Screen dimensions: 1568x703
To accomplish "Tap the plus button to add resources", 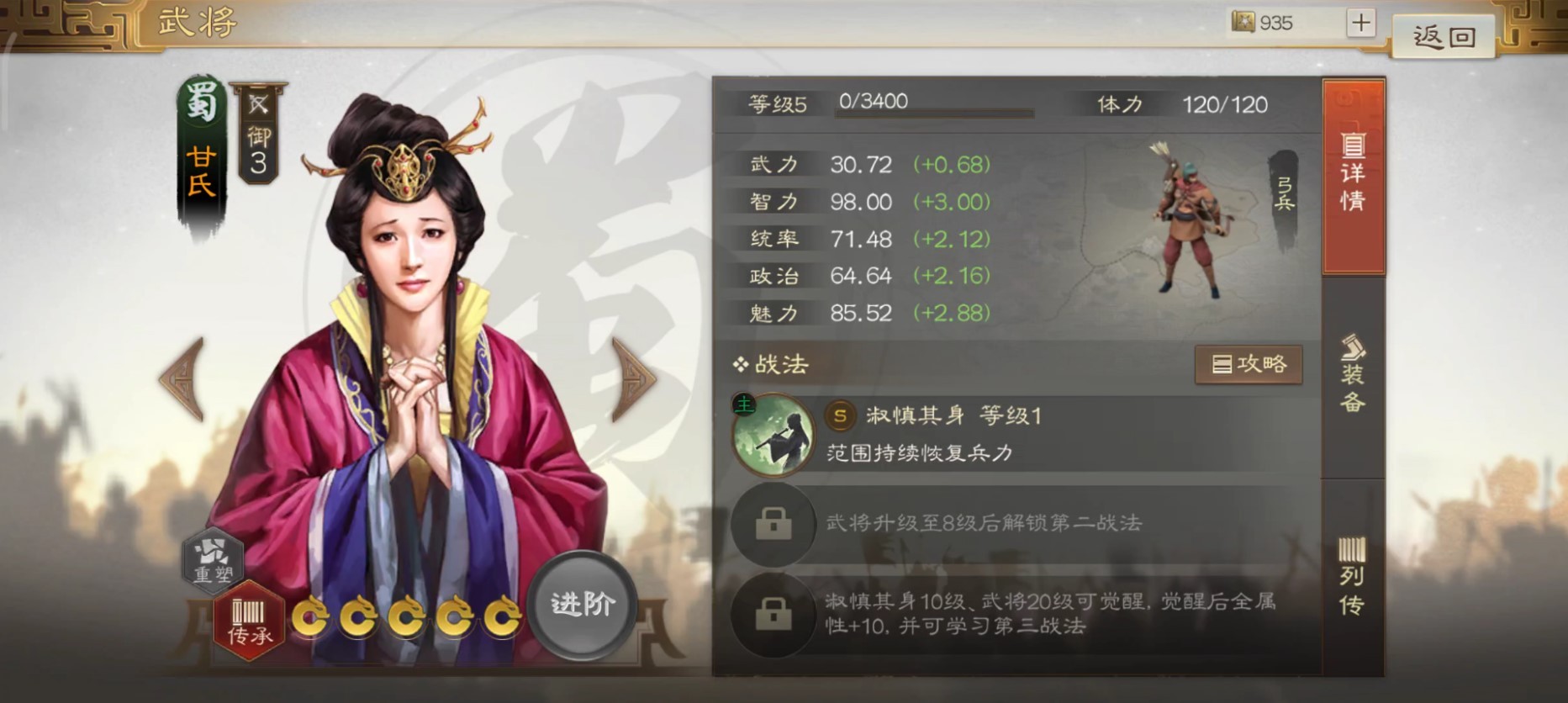I will [1360, 23].
